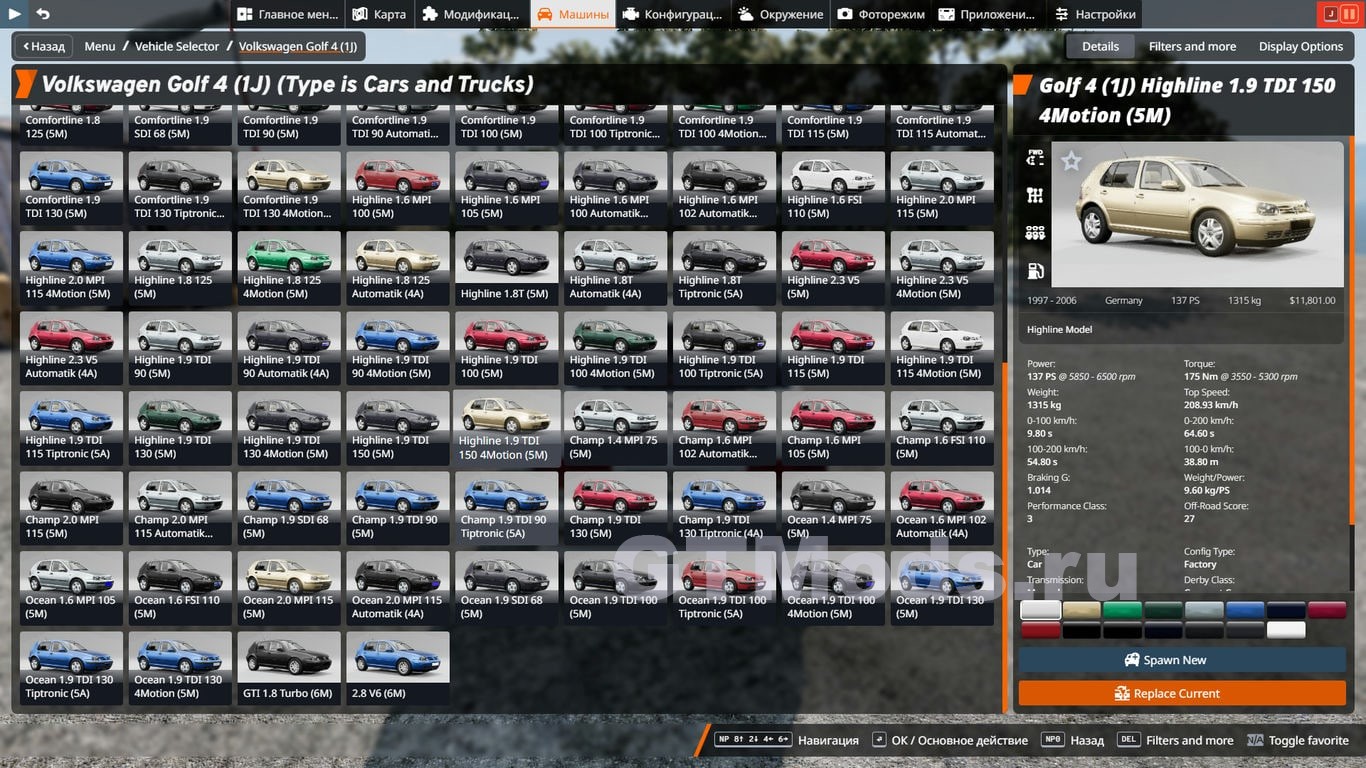
Task: Open the Фоторежим menu
Action: click(x=881, y=14)
